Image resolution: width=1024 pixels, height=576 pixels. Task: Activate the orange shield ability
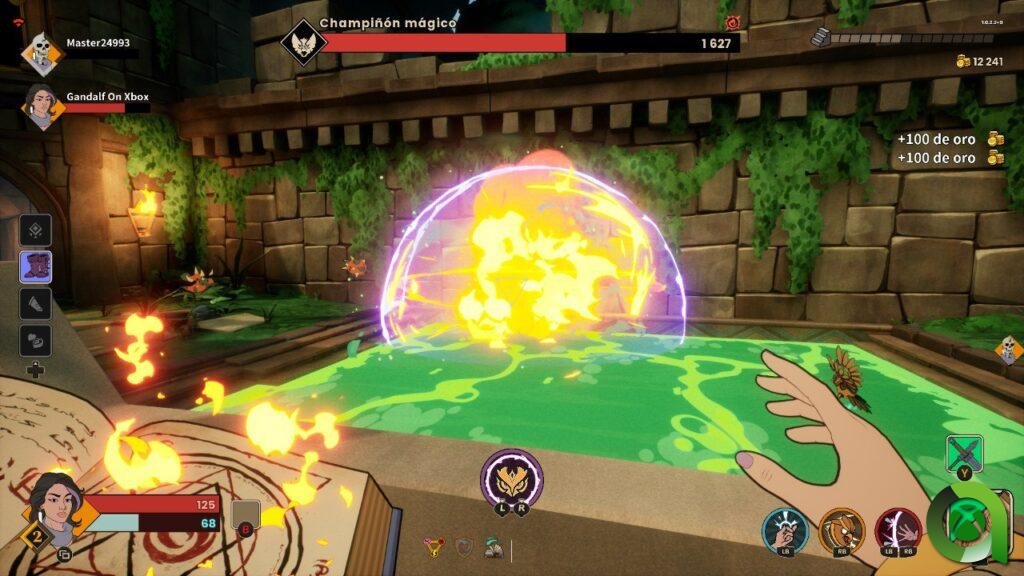[x=842, y=529]
